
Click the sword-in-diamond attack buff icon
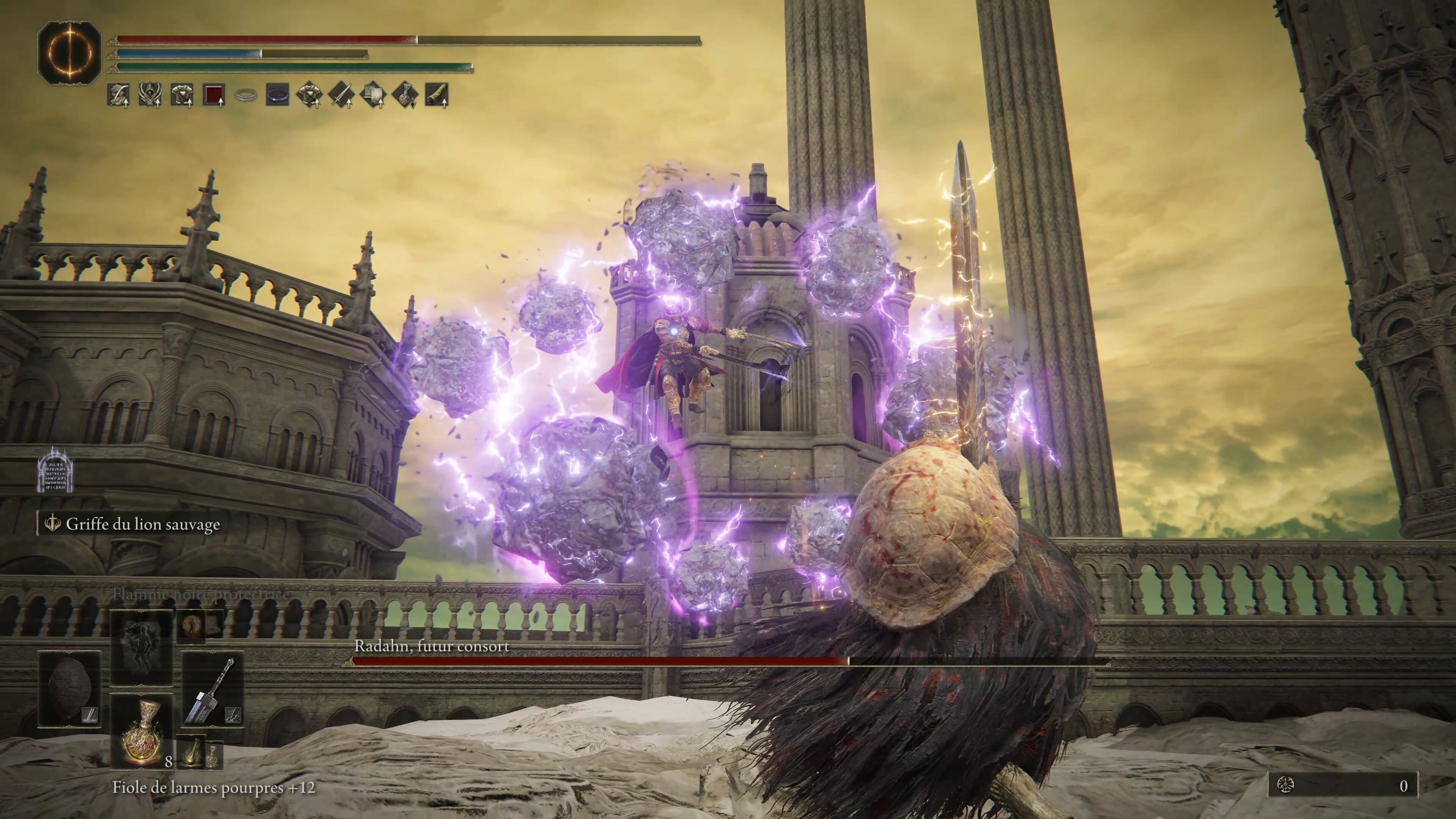pyautogui.click(x=342, y=95)
